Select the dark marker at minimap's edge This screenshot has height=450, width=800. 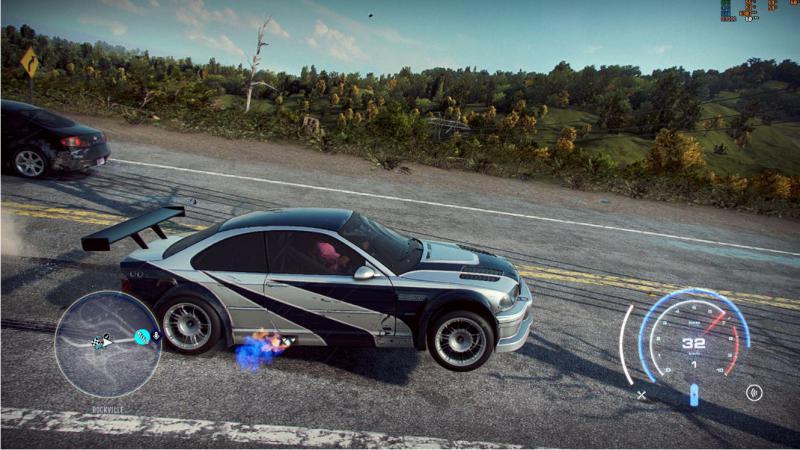(156, 337)
